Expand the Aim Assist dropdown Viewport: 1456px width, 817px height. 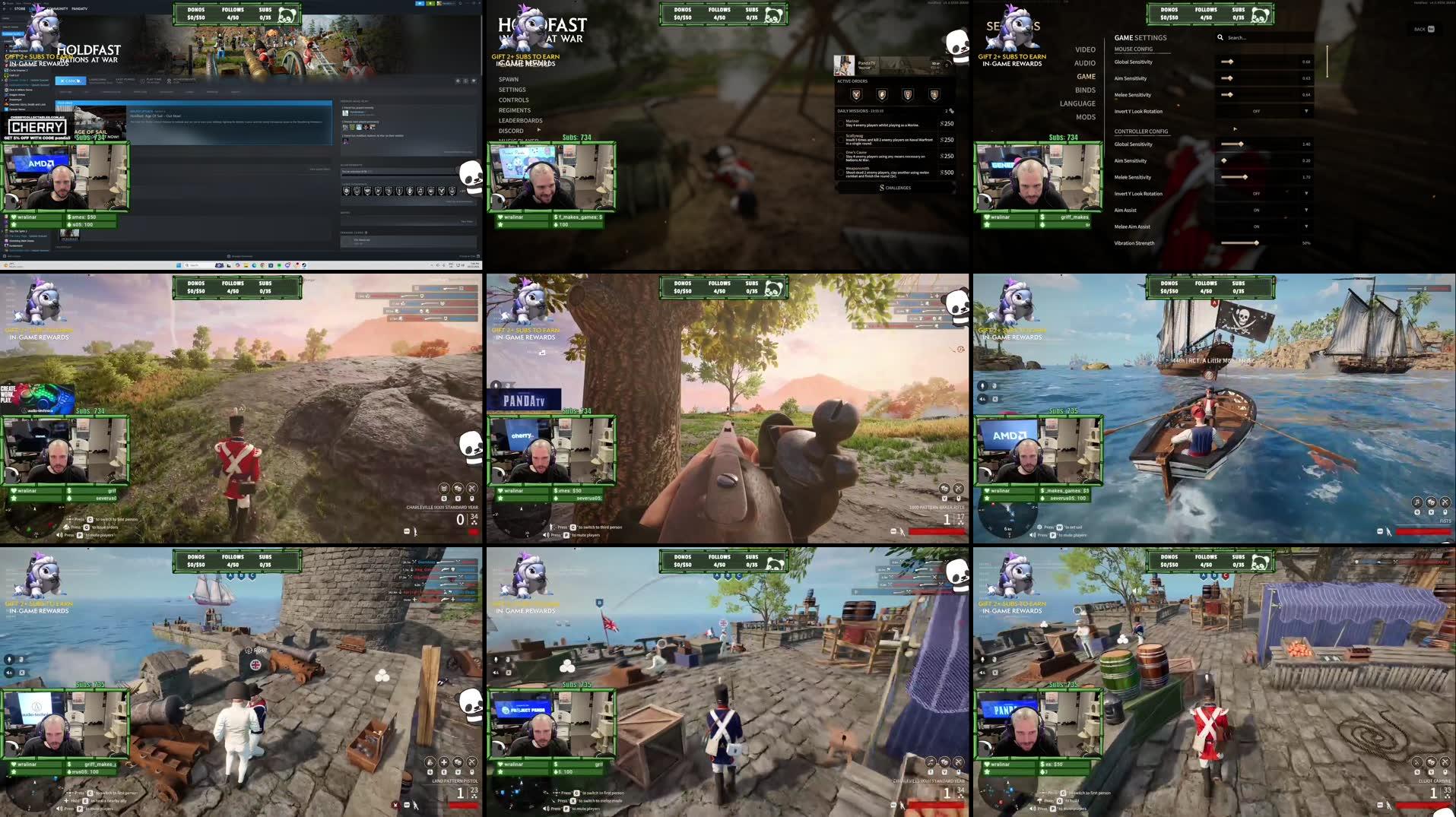(1306, 209)
